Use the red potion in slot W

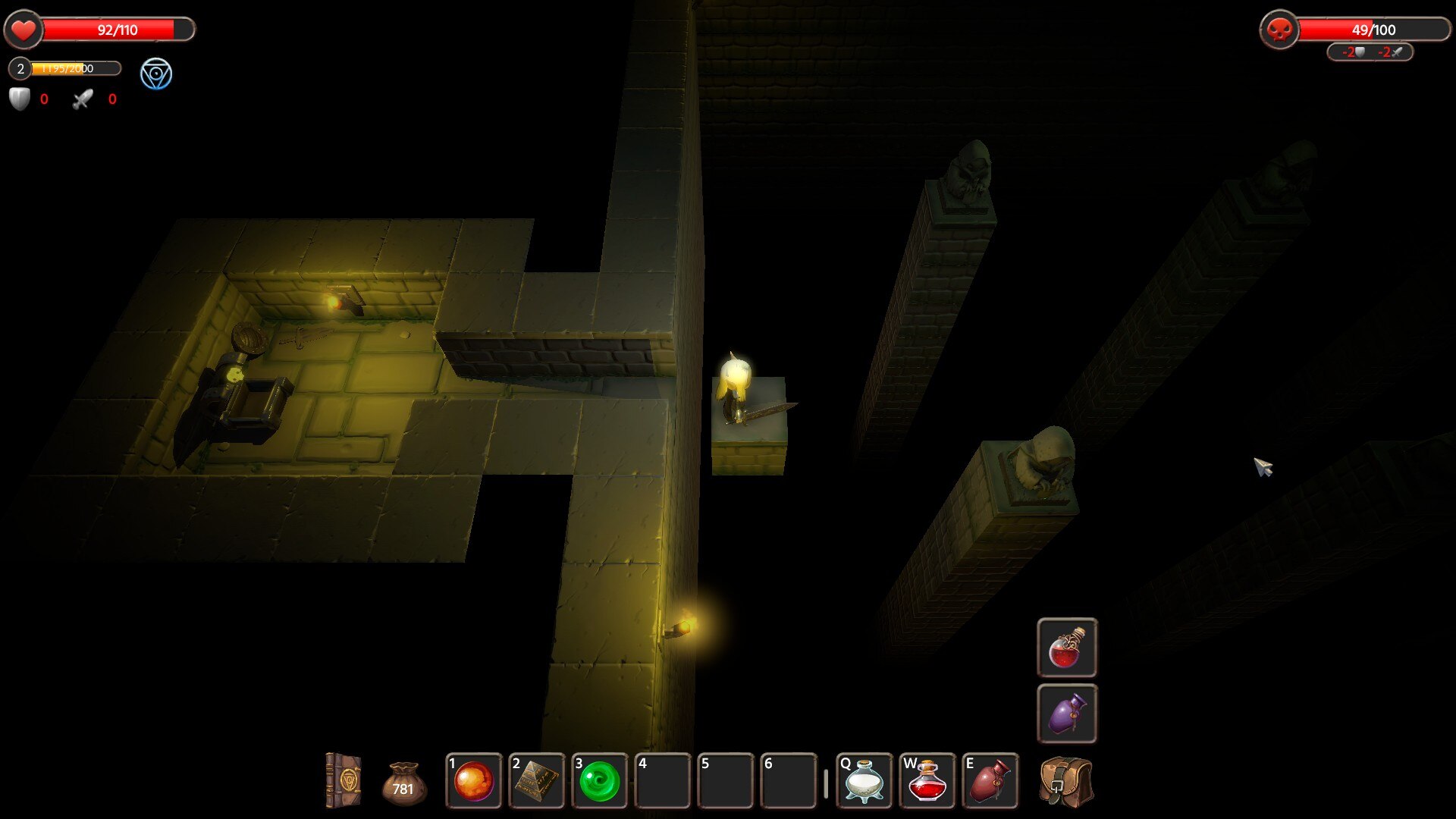[x=927, y=781]
